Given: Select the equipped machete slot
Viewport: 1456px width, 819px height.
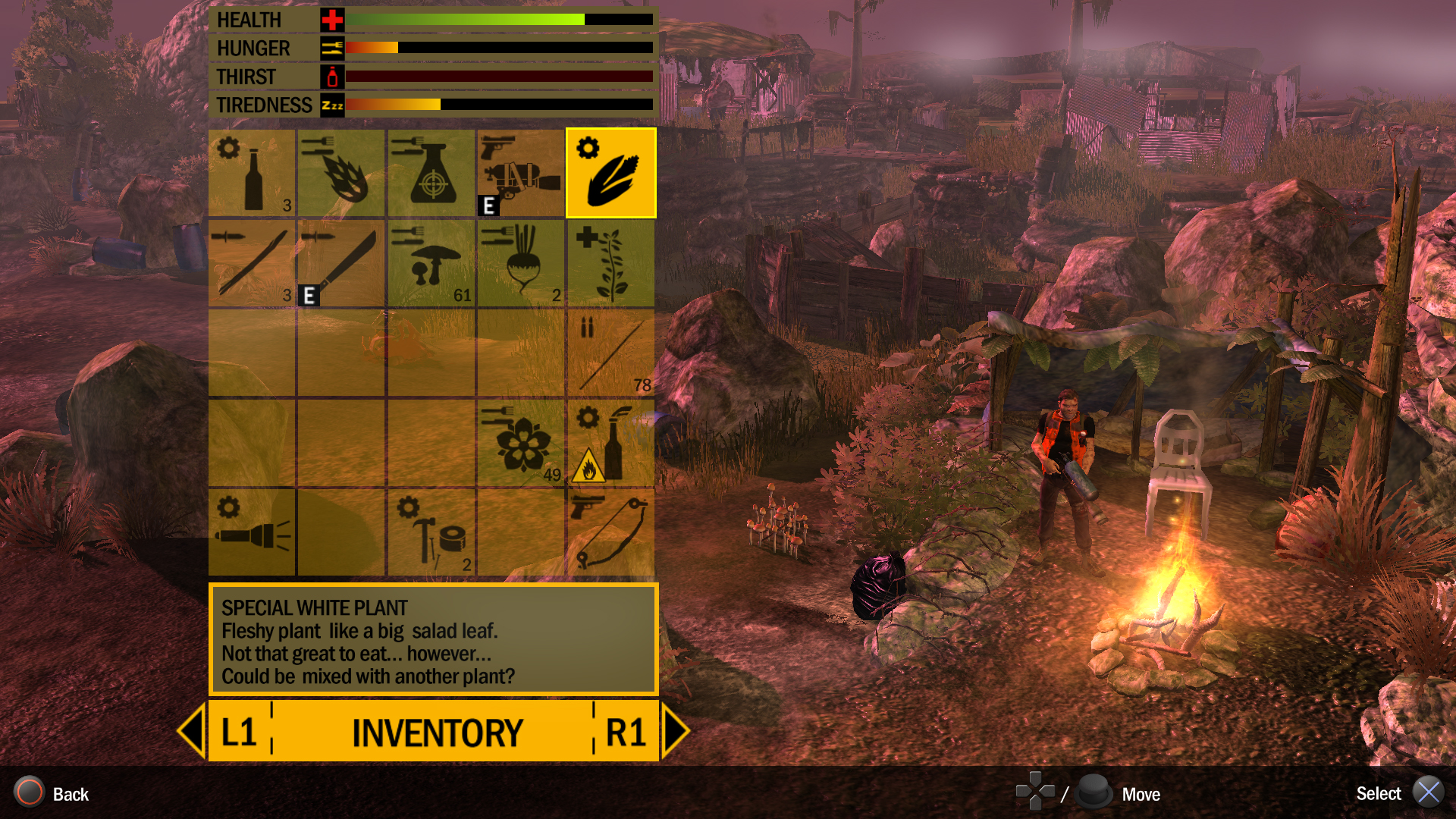Looking at the screenshot, I should click(341, 263).
